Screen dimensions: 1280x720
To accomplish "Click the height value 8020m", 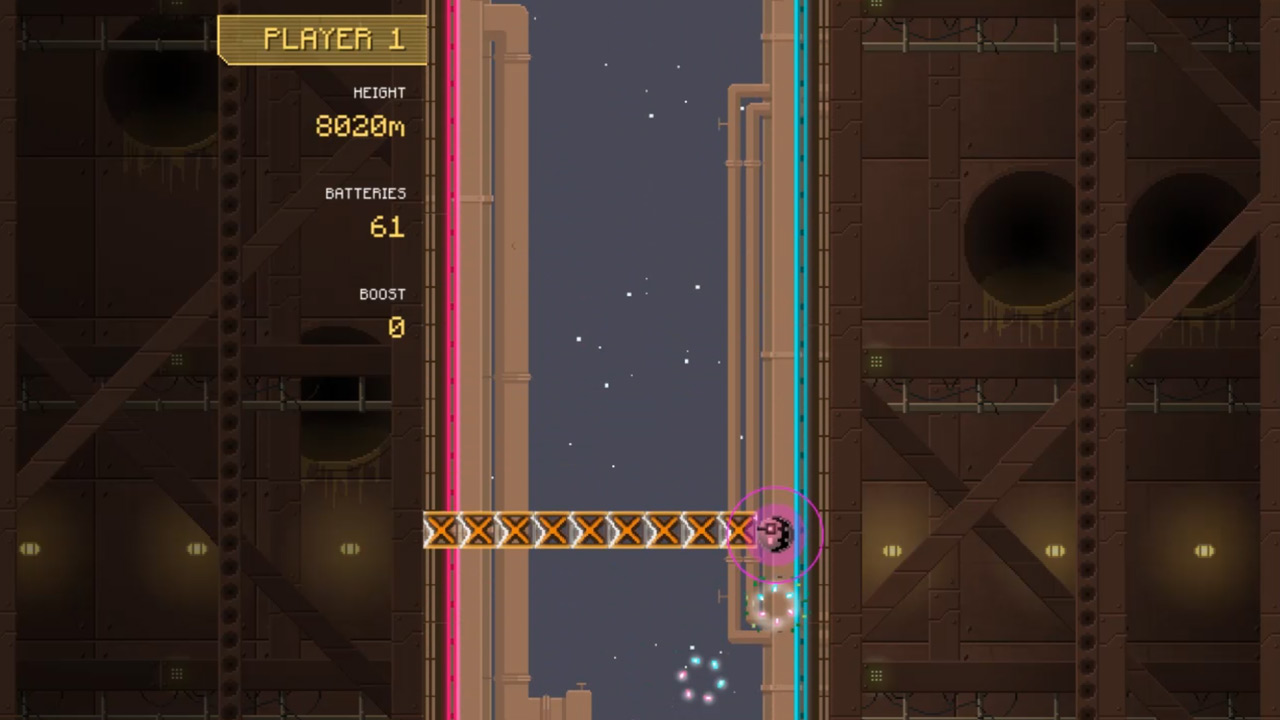I will coord(359,127).
